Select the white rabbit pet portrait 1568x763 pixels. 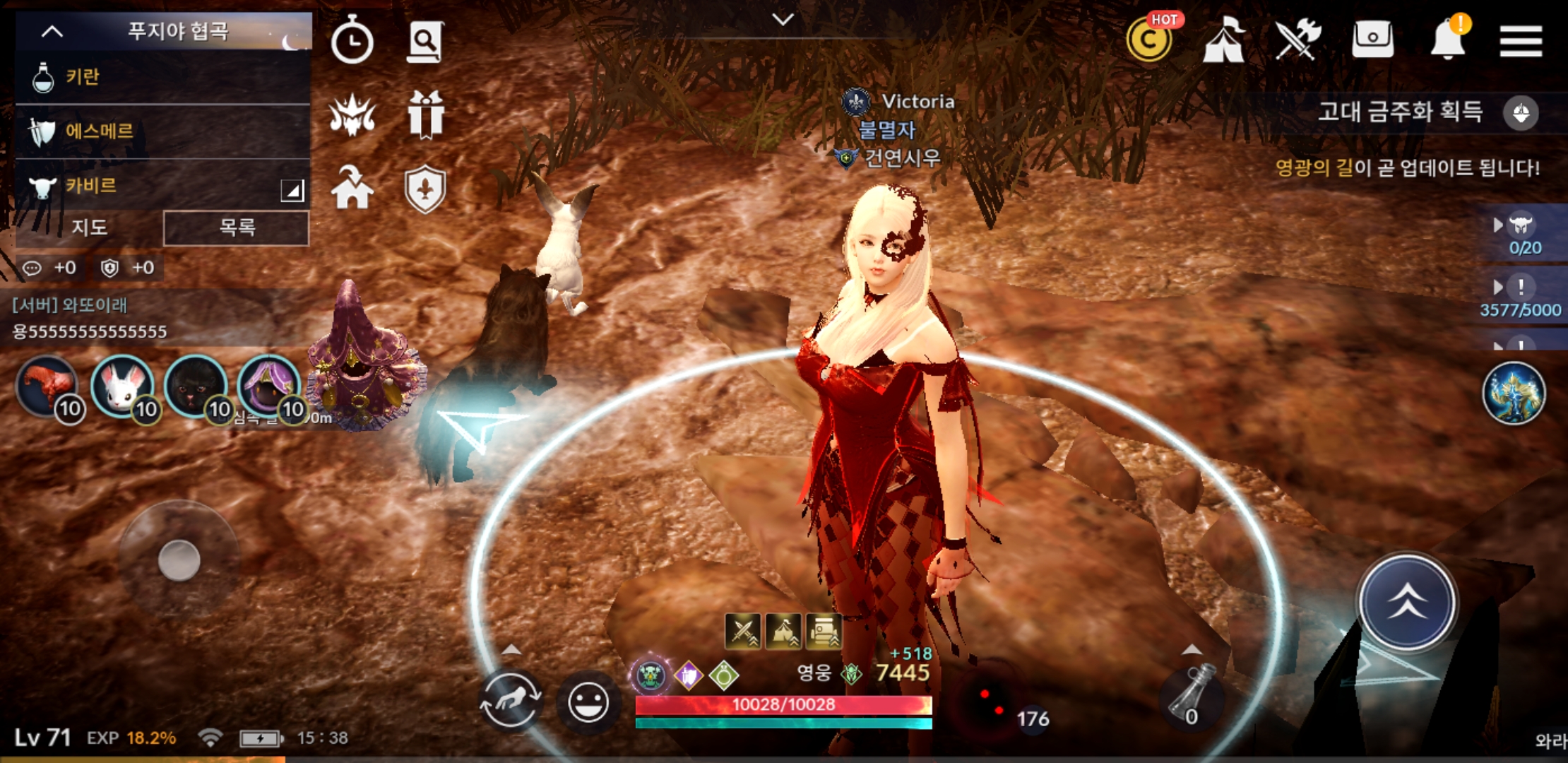122,386
